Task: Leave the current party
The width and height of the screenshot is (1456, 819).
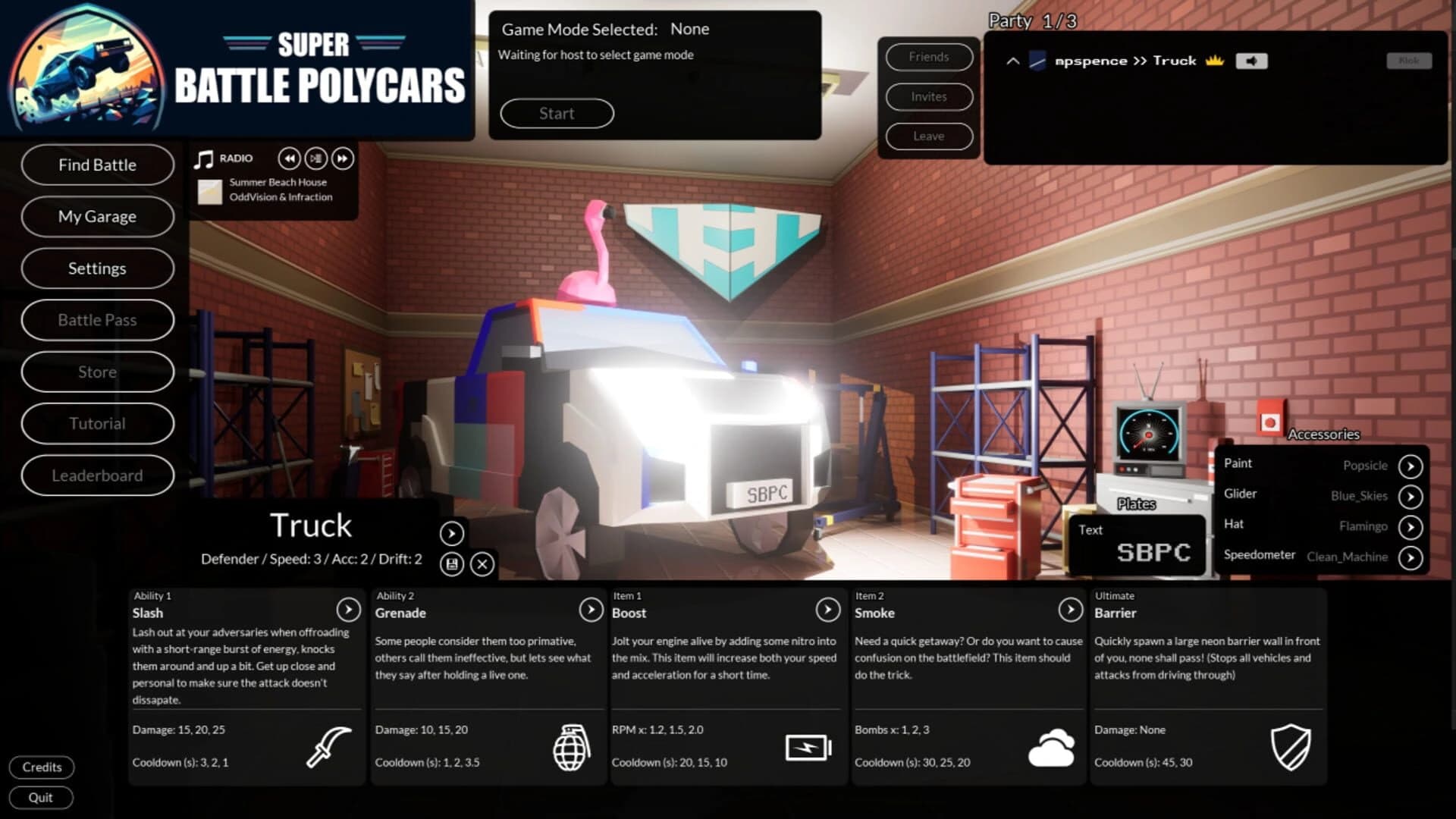Action: pyautogui.click(x=928, y=136)
